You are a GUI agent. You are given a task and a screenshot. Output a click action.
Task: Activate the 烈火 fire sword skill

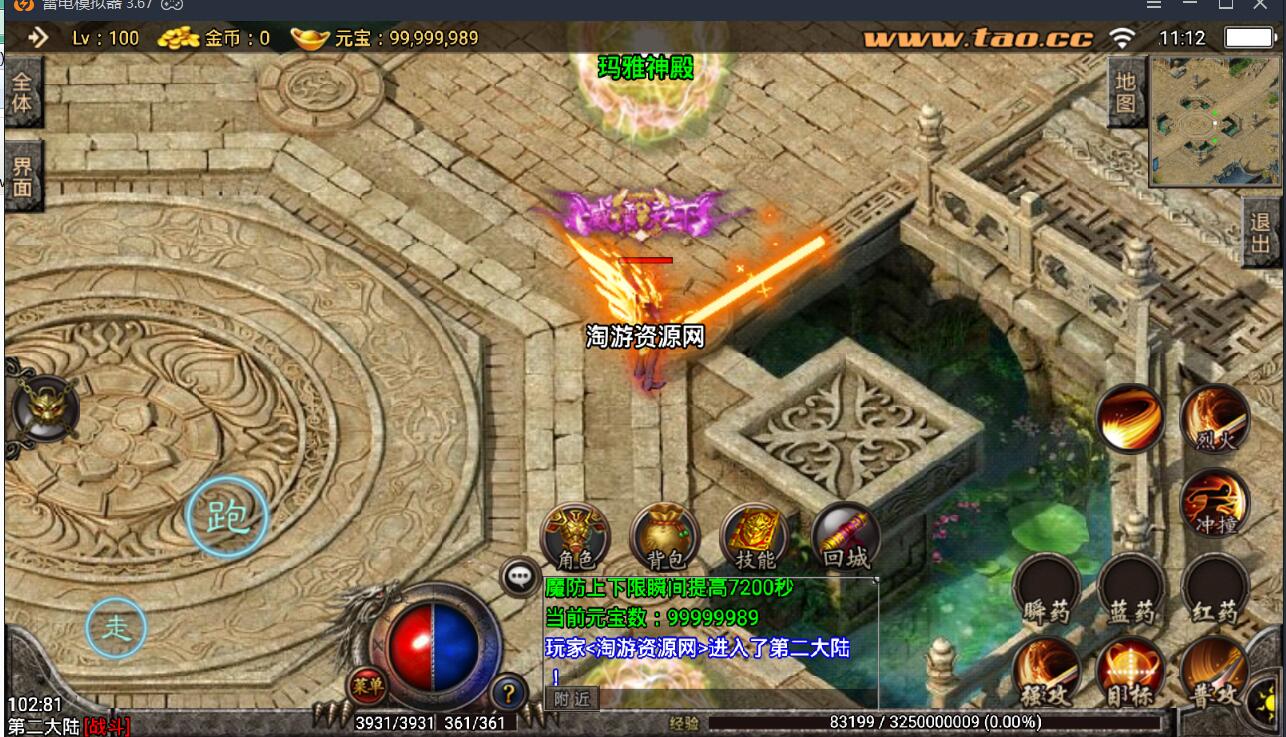(x=1215, y=420)
